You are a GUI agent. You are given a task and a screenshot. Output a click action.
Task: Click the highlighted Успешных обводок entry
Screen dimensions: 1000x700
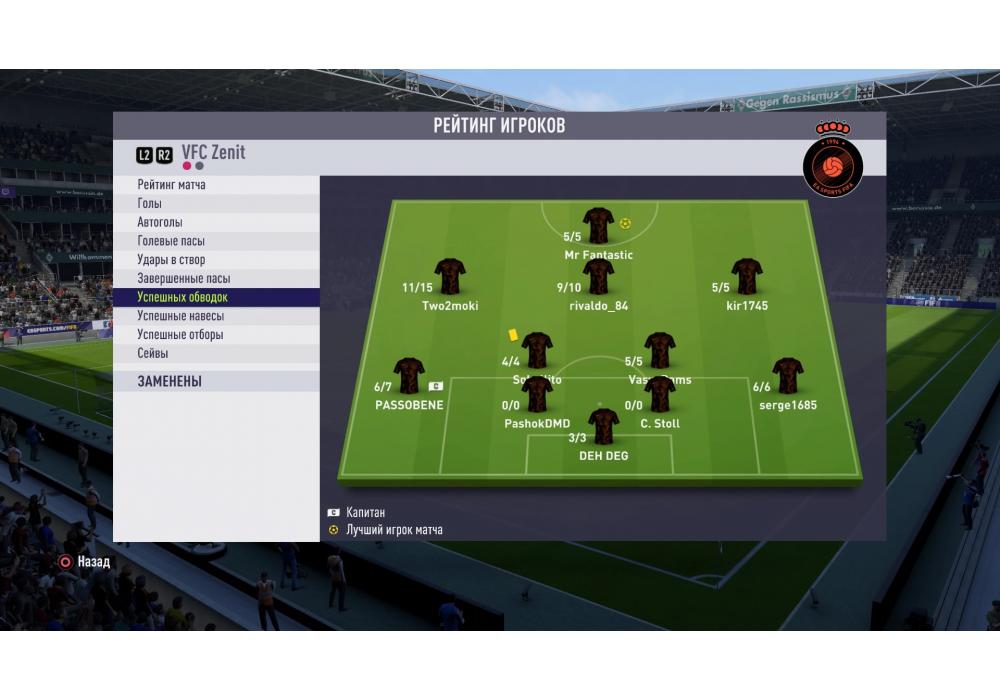pos(183,298)
